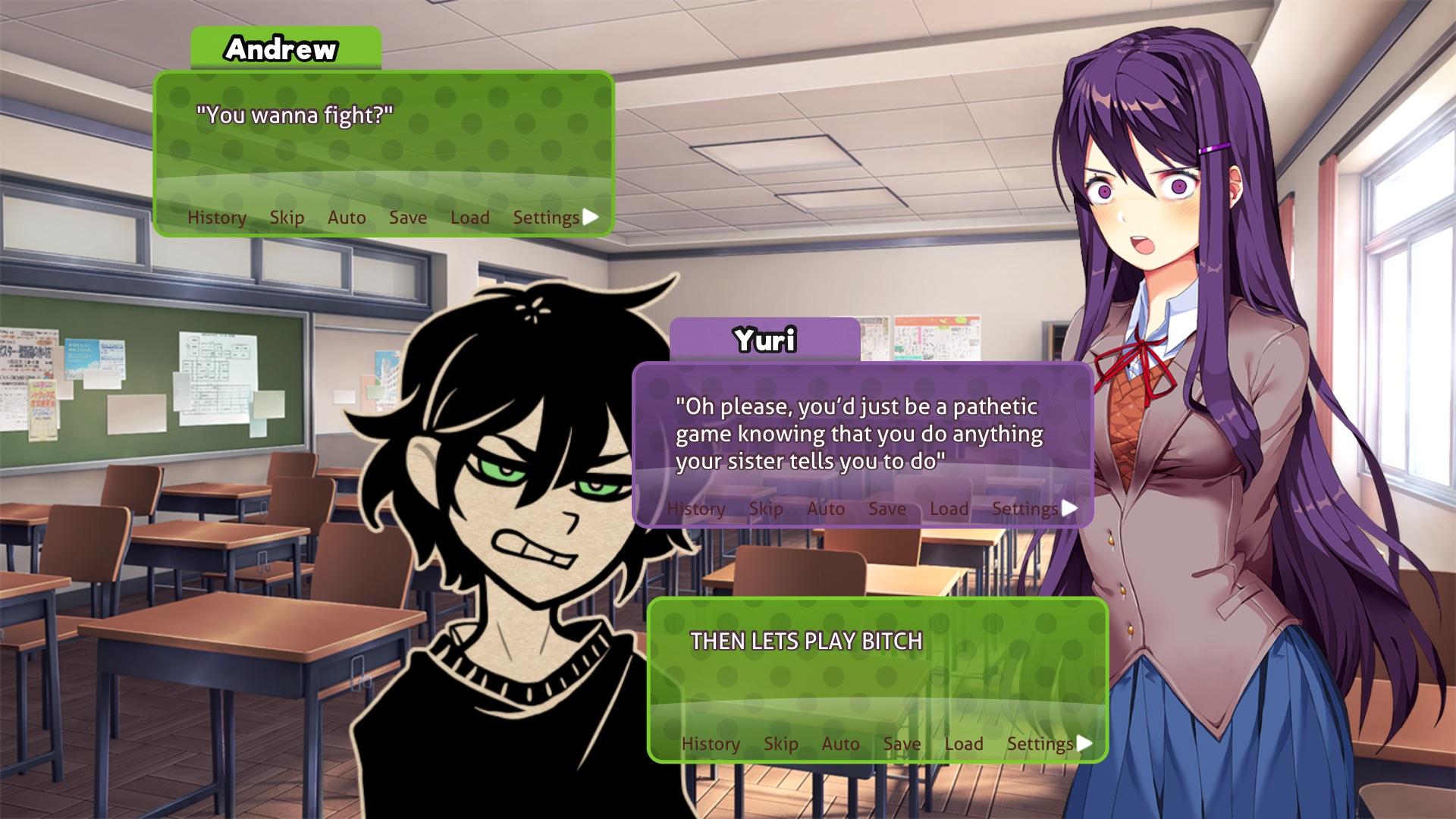The width and height of the screenshot is (1456, 819).
Task: Open Settings in Yuri's purple dialogue box
Action: [1025, 509]
